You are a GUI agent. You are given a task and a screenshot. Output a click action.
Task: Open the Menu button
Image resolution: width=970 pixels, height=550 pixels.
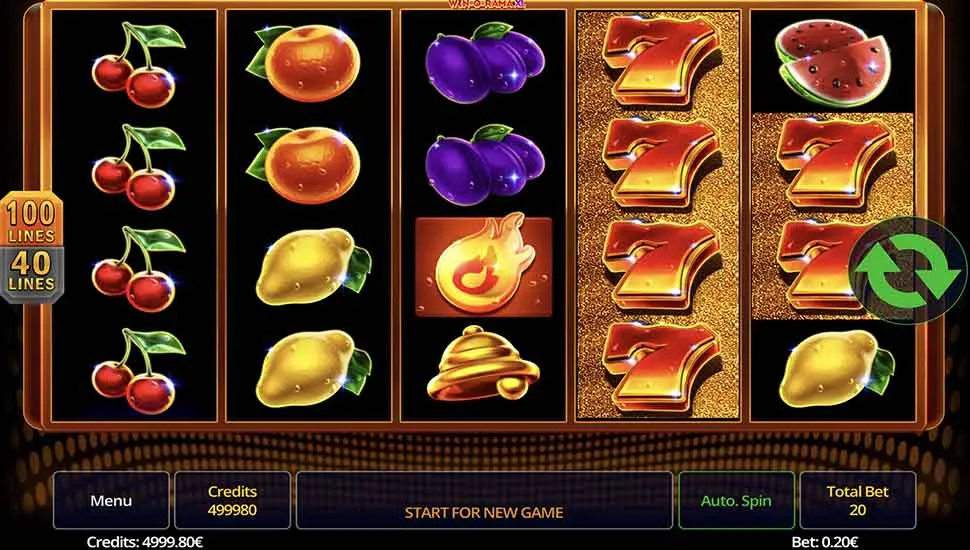point(111,500)
